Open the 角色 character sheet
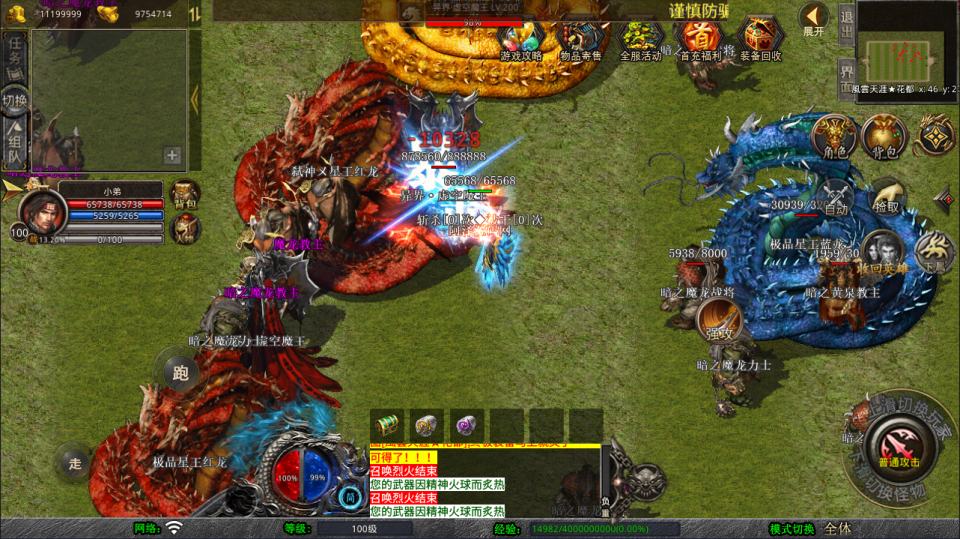 click(834, 137)
